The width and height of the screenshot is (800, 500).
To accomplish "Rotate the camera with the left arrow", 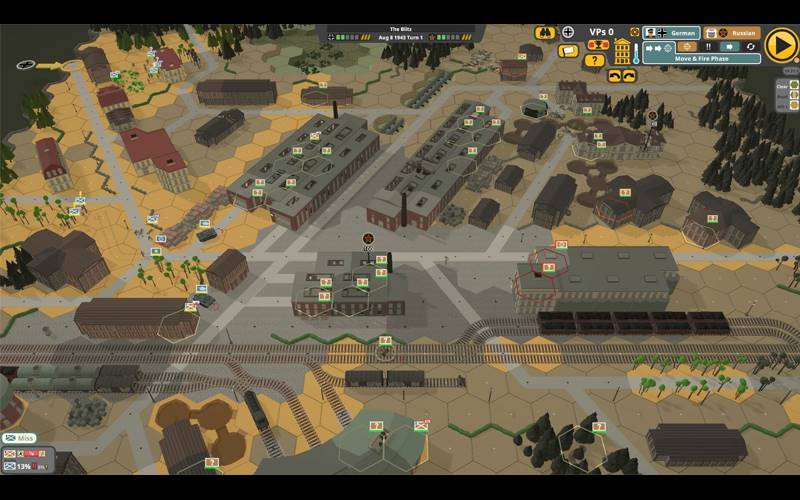I will (x=614, y=76).
